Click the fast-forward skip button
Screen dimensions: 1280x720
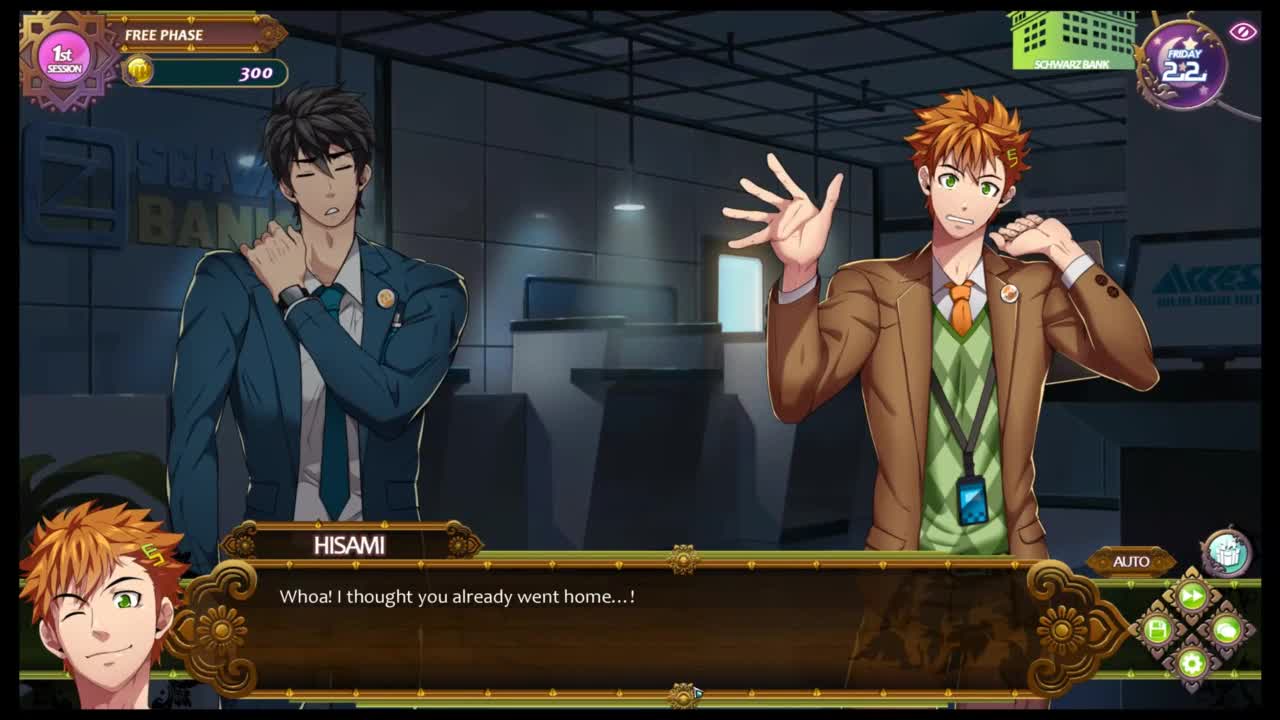coord(1192,597)
